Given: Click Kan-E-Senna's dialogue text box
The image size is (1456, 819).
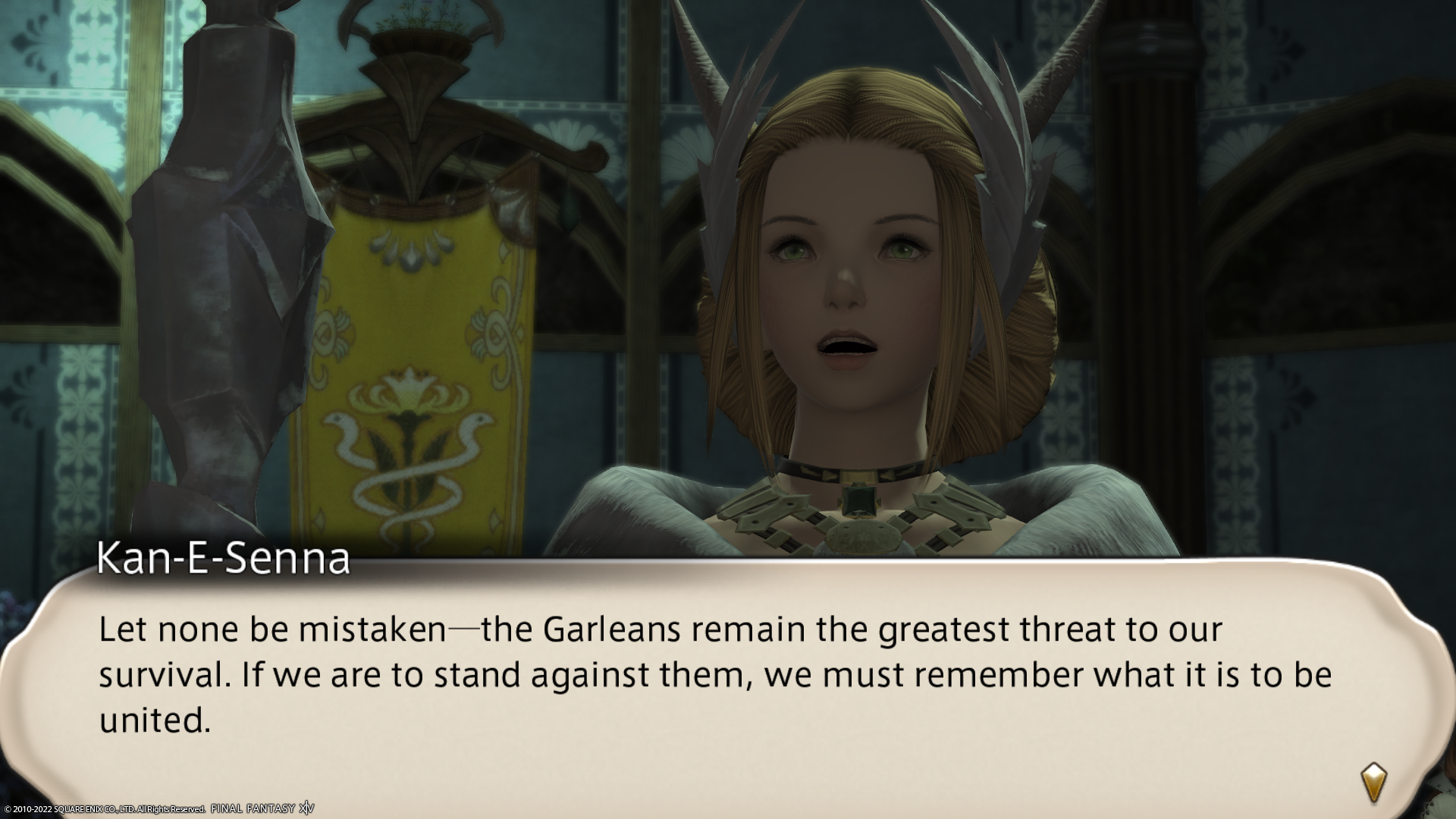Looking at the screenshot, I should pyautogui.click(x=713, y=675).
